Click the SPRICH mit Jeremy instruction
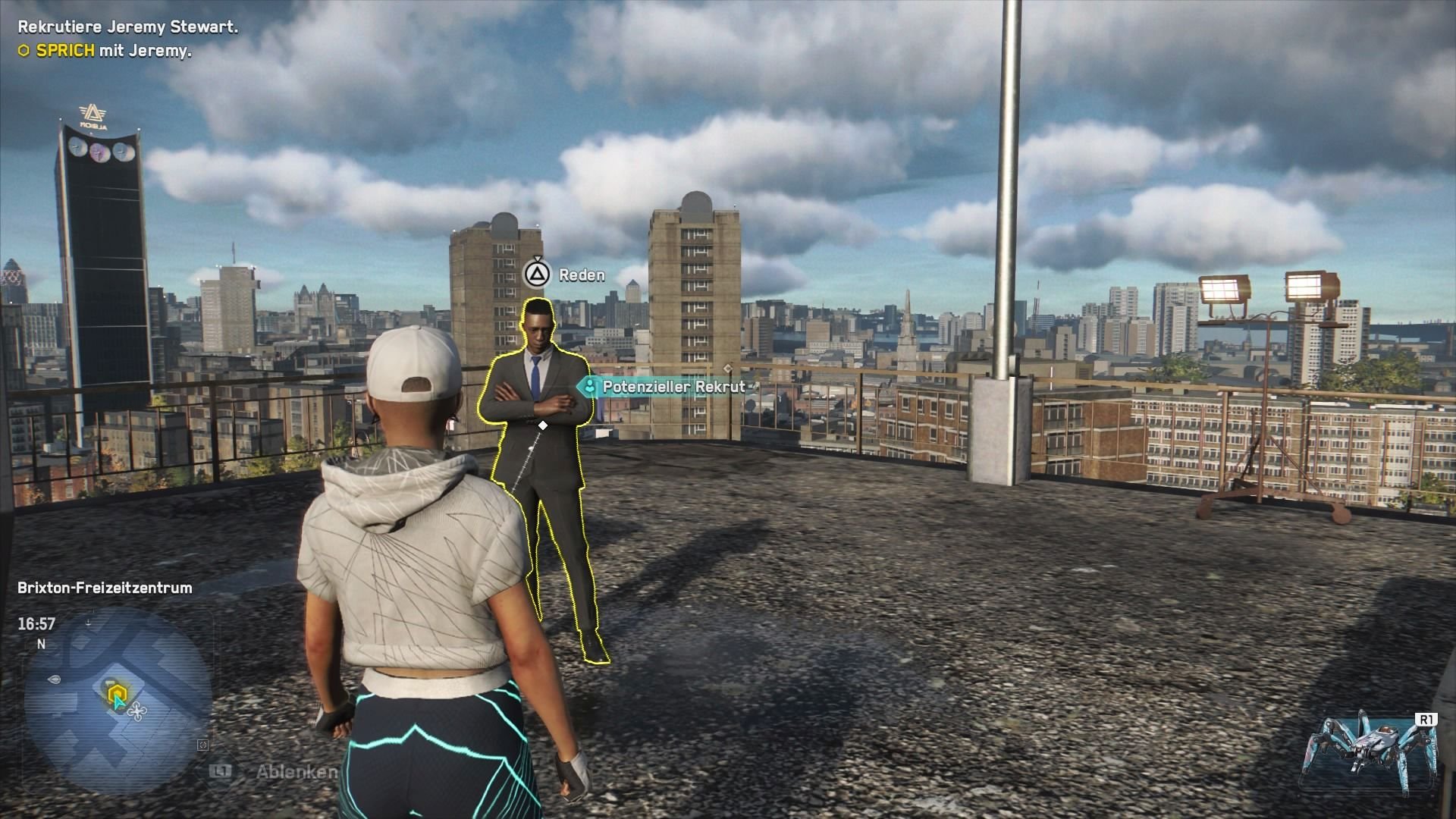This screenshot has height=819, width=1456. pyautogui.click(x=105, y=53)
